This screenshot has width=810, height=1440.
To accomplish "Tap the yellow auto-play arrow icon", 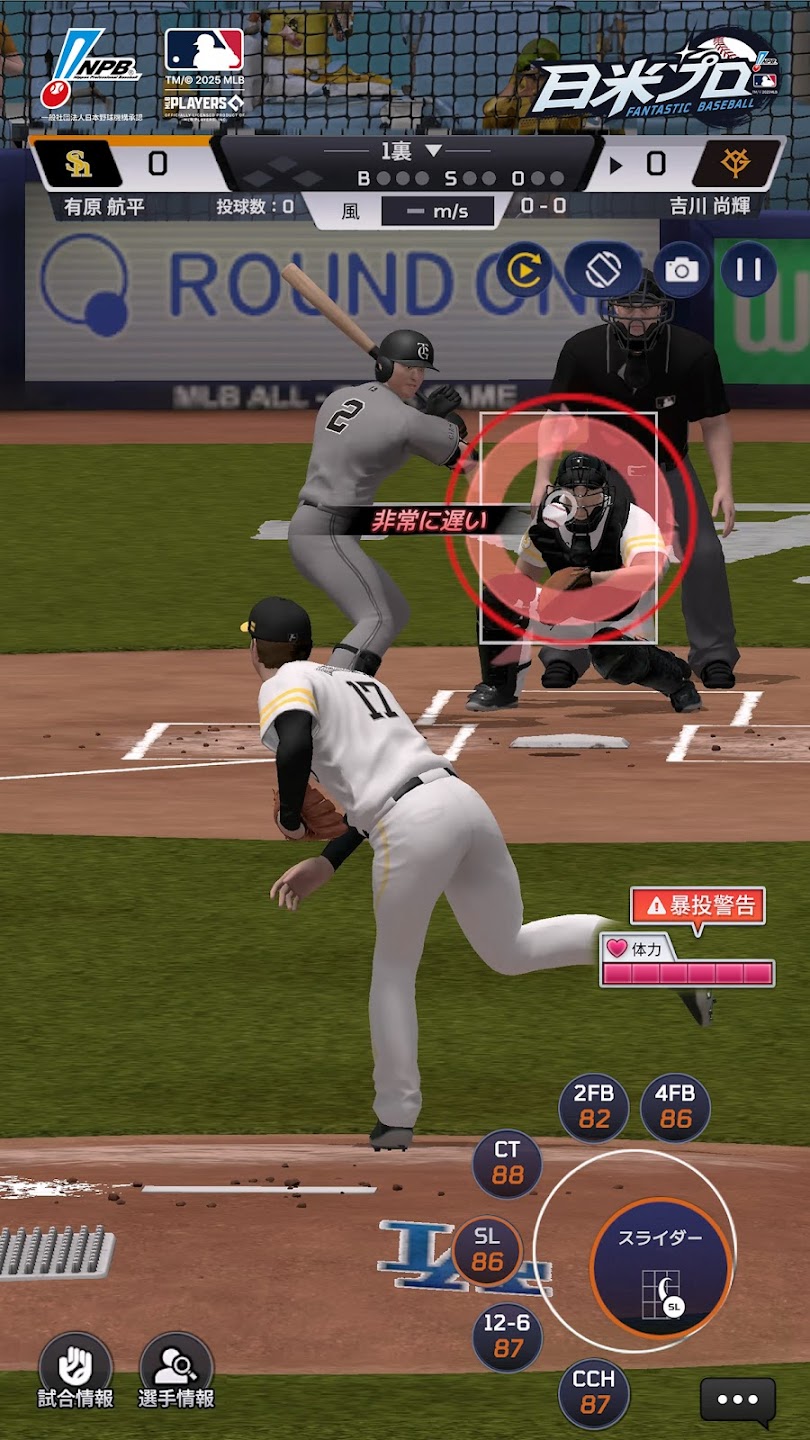I will pos(525,269).
